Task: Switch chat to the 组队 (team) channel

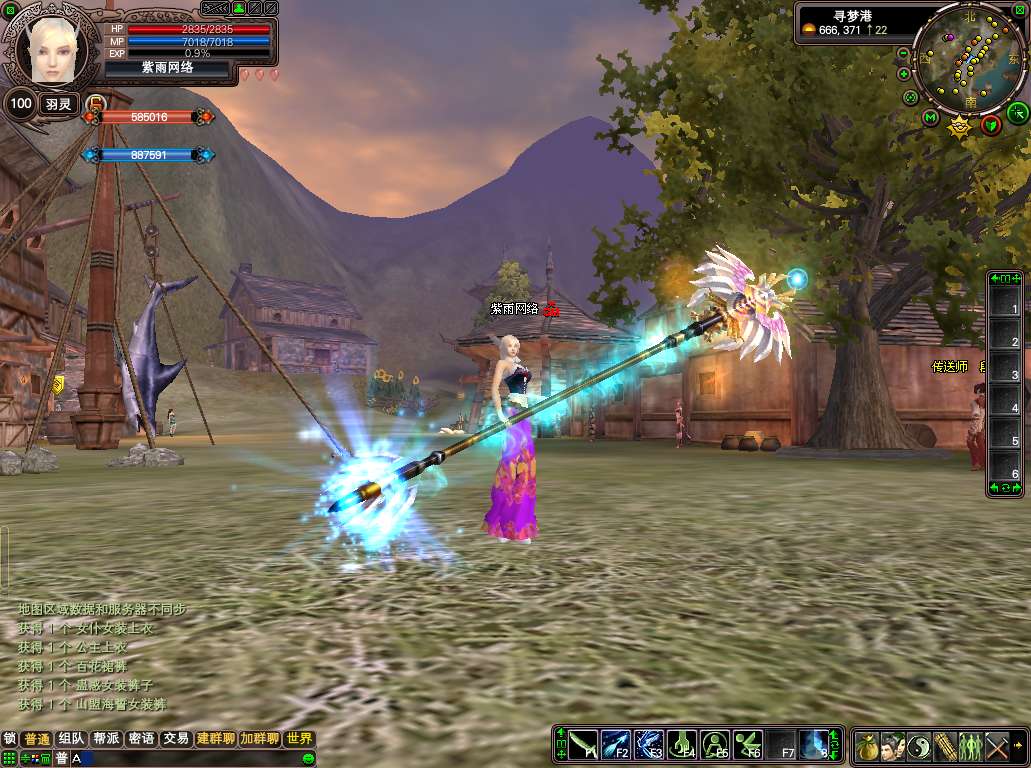Action: (x=71, y=739)
